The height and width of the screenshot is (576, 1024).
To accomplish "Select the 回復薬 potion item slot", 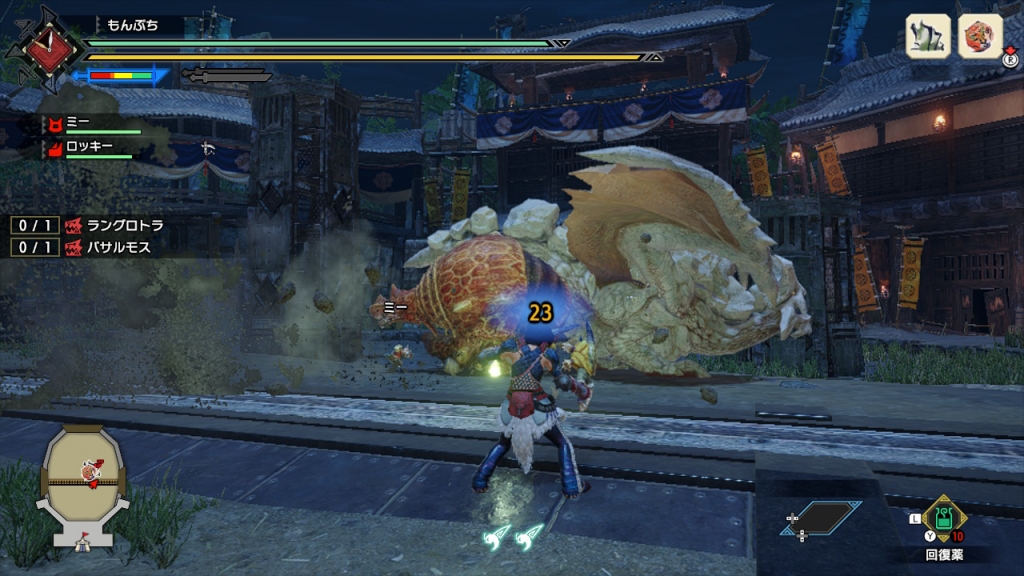I will [943, 520].
